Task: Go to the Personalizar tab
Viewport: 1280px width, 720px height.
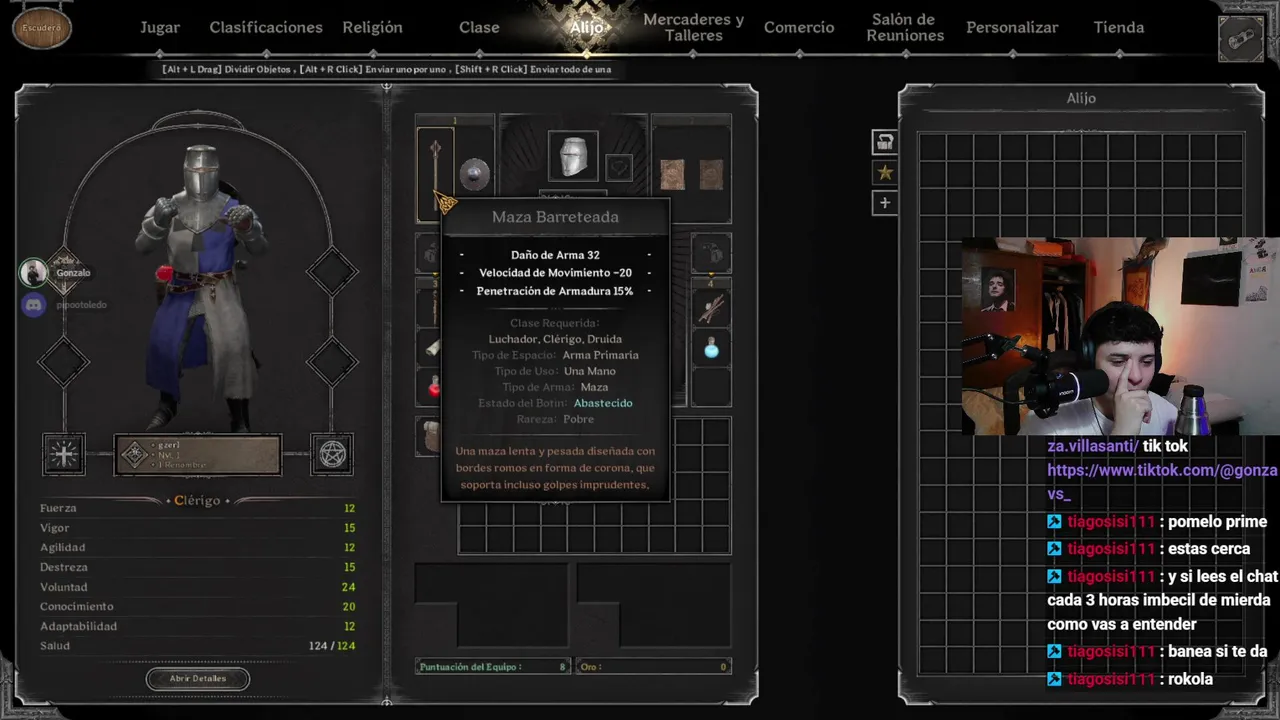Action: click(1012, 28)
